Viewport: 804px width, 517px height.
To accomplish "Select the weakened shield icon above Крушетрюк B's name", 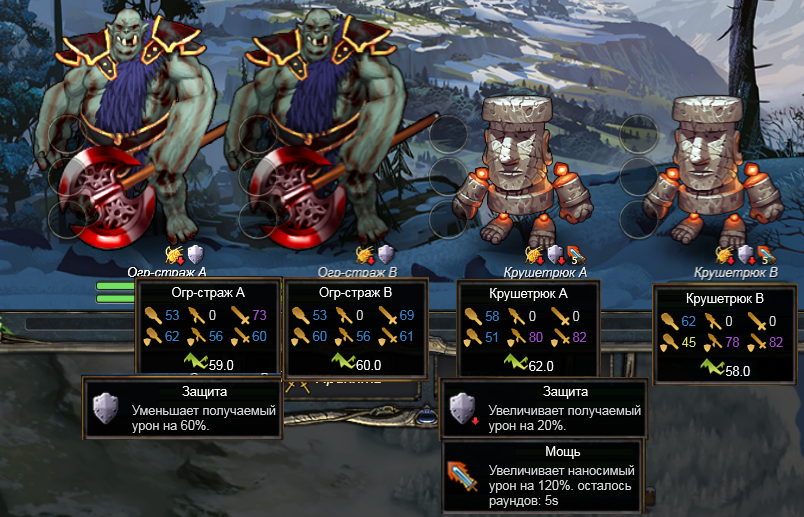I will point(745,255).
